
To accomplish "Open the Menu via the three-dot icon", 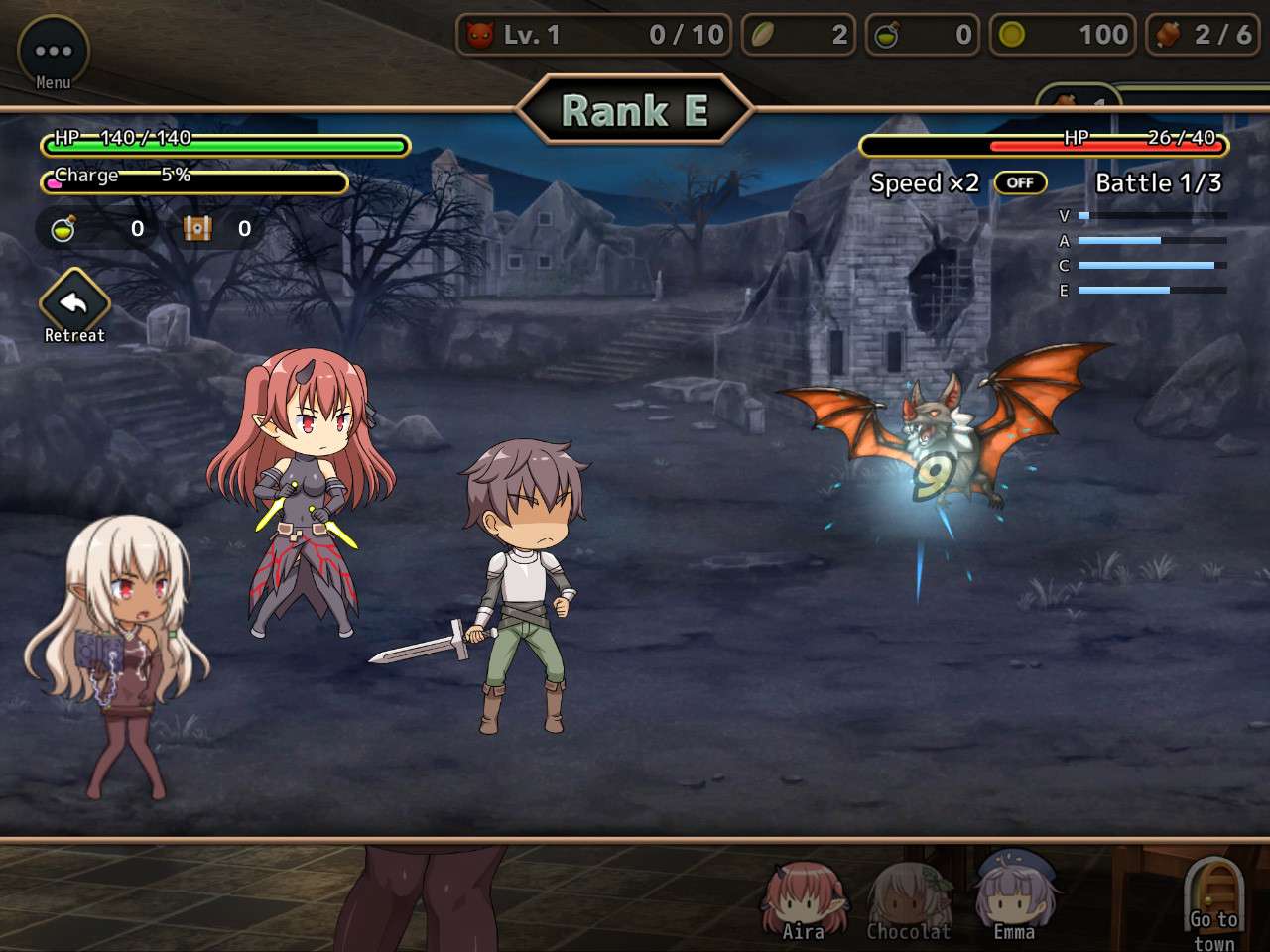I will pyautogui.click(x=53, y=50).
